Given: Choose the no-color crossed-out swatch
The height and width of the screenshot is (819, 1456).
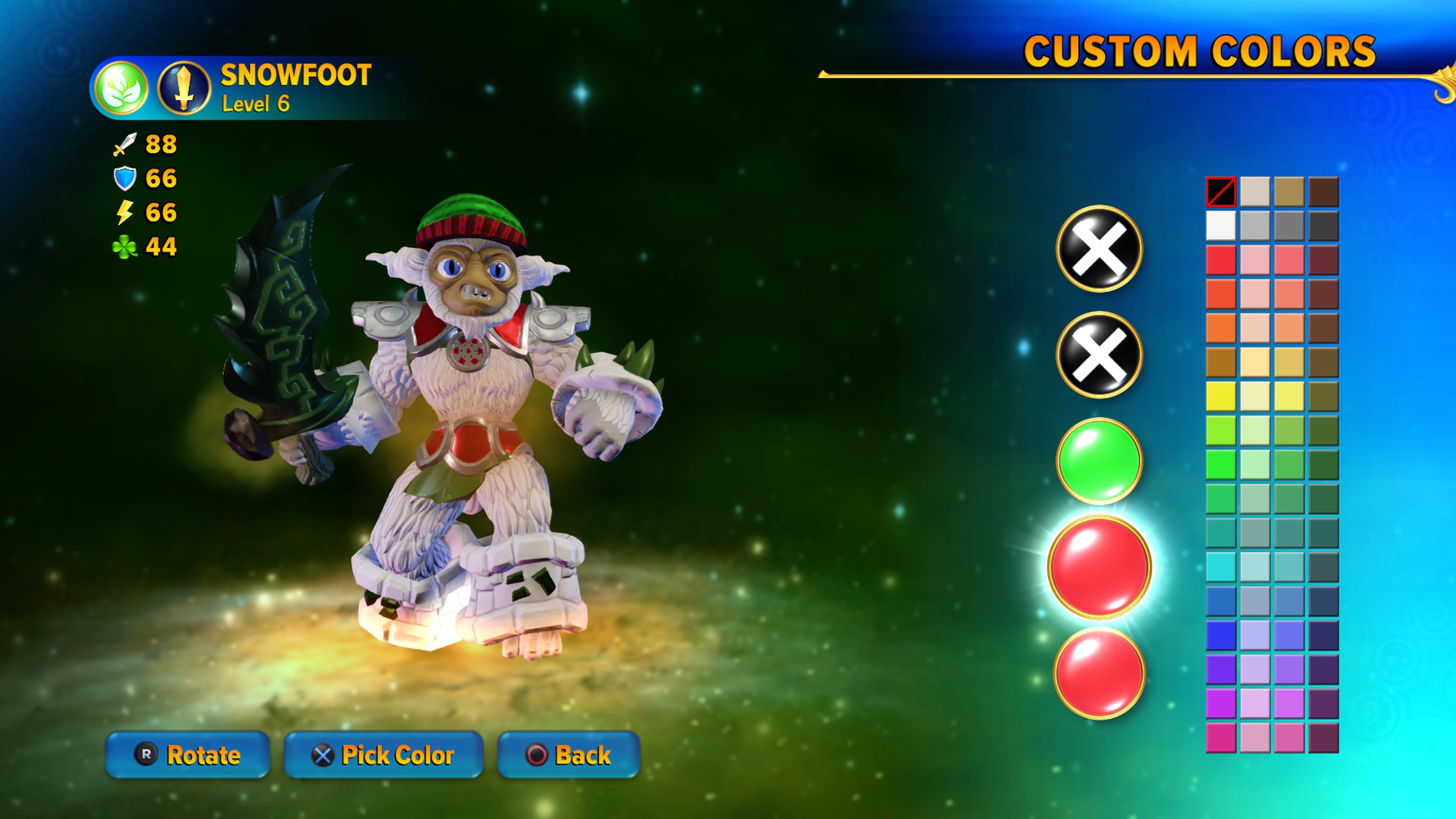Looking at the screenshot, I should point(1221,192).
